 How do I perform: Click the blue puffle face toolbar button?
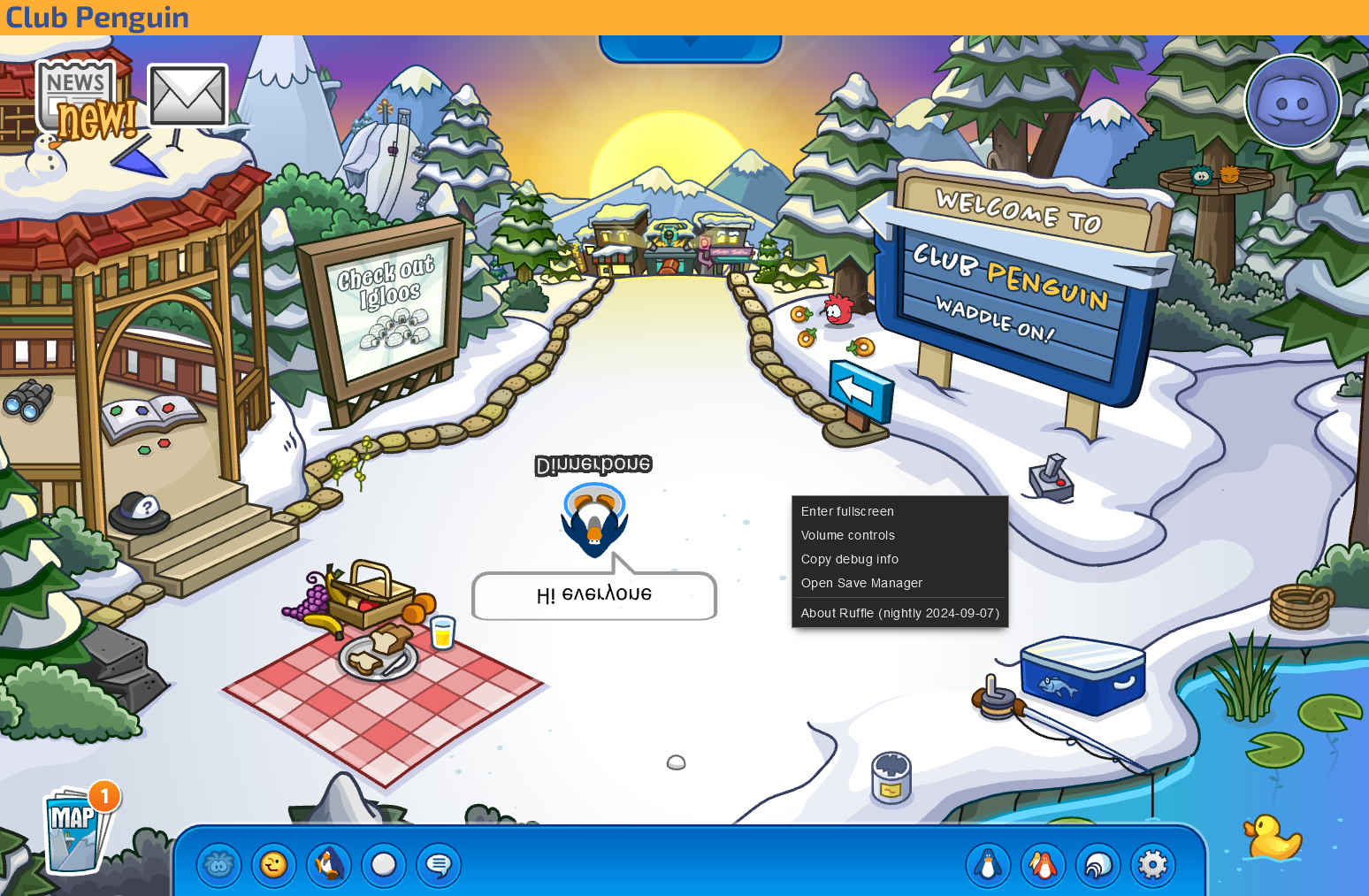(x=218, y=865)
